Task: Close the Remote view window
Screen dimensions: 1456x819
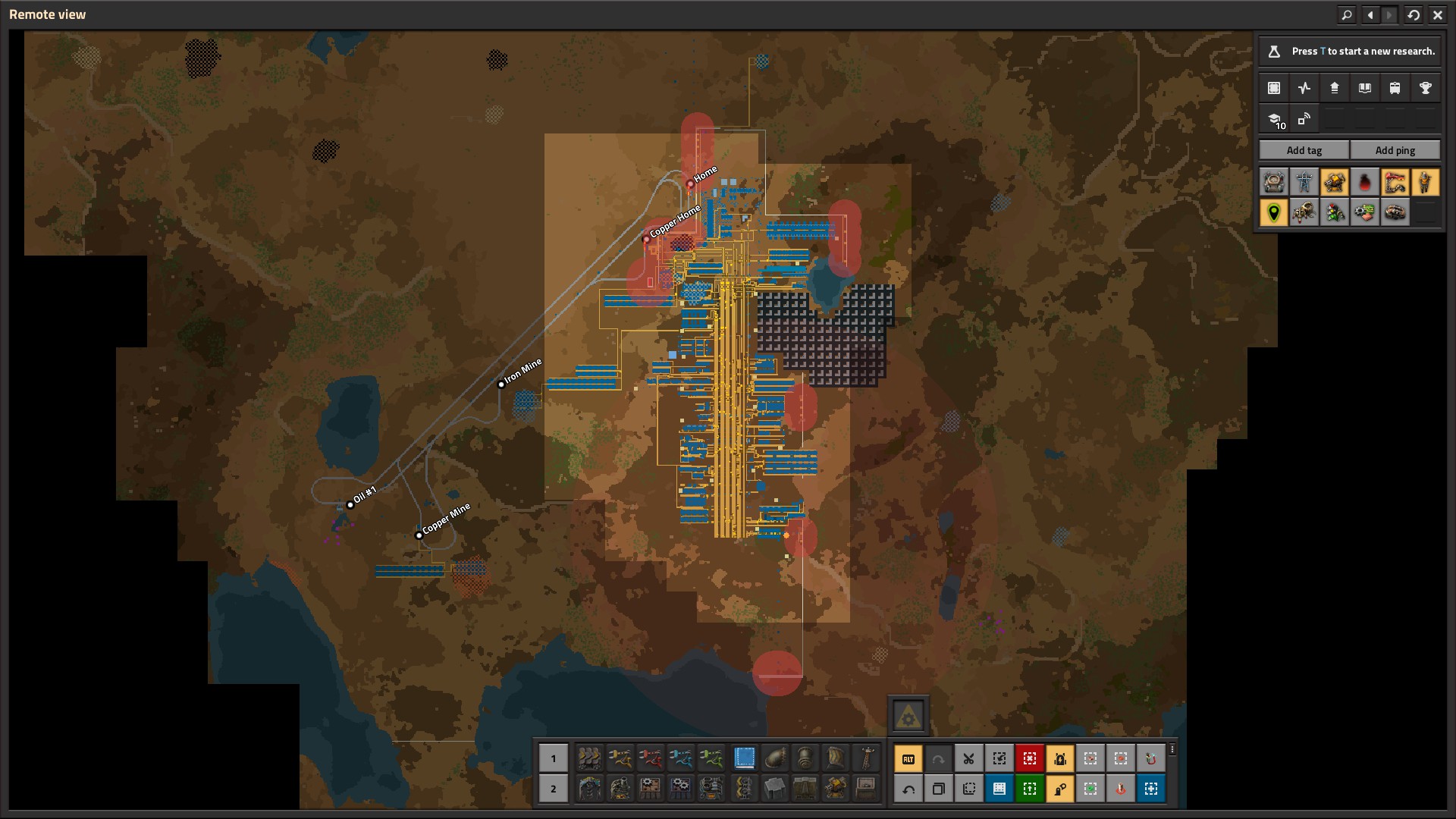Action: click(x=1437, y=14)
